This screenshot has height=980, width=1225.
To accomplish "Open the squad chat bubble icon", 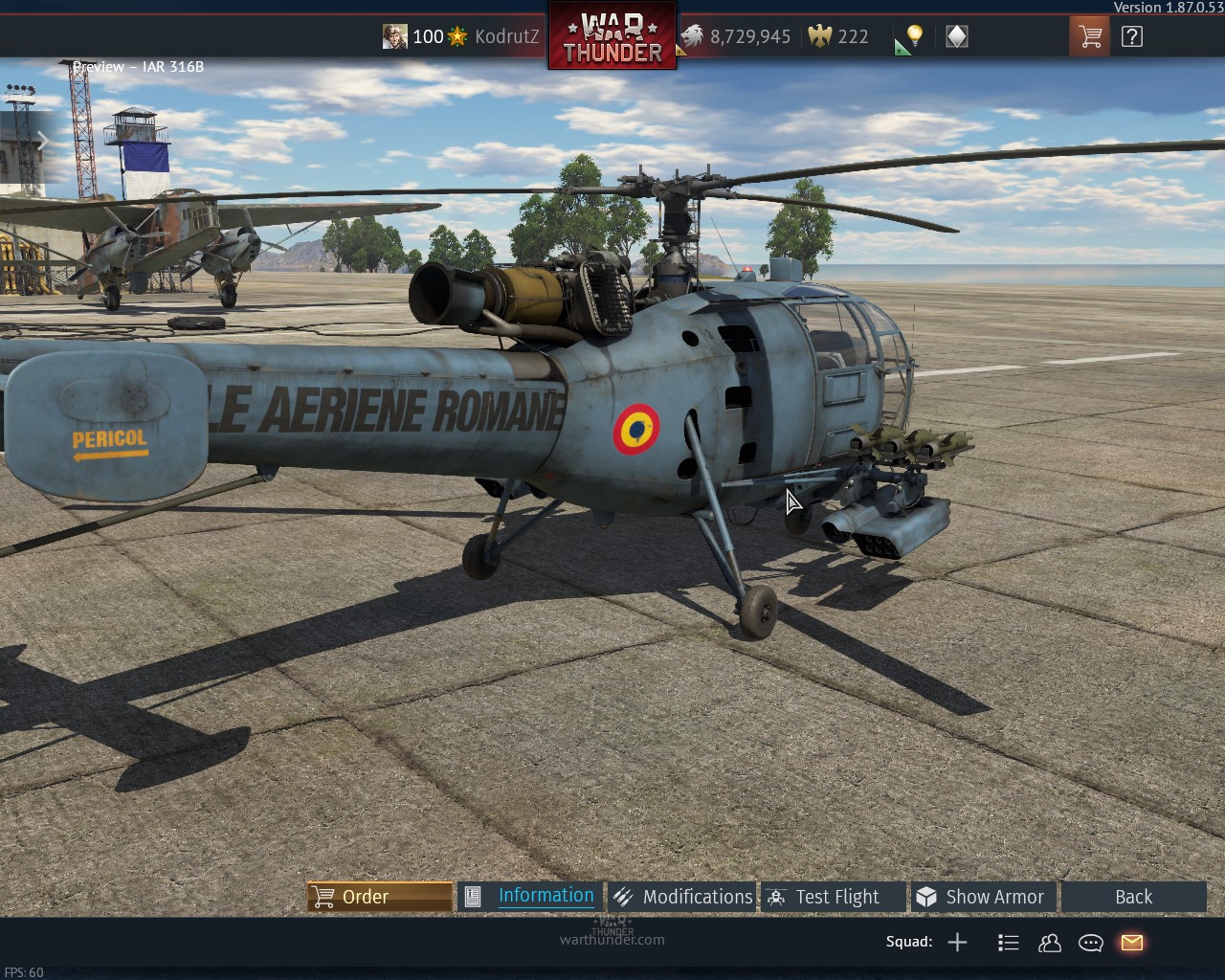I will tap(1090, 943).
